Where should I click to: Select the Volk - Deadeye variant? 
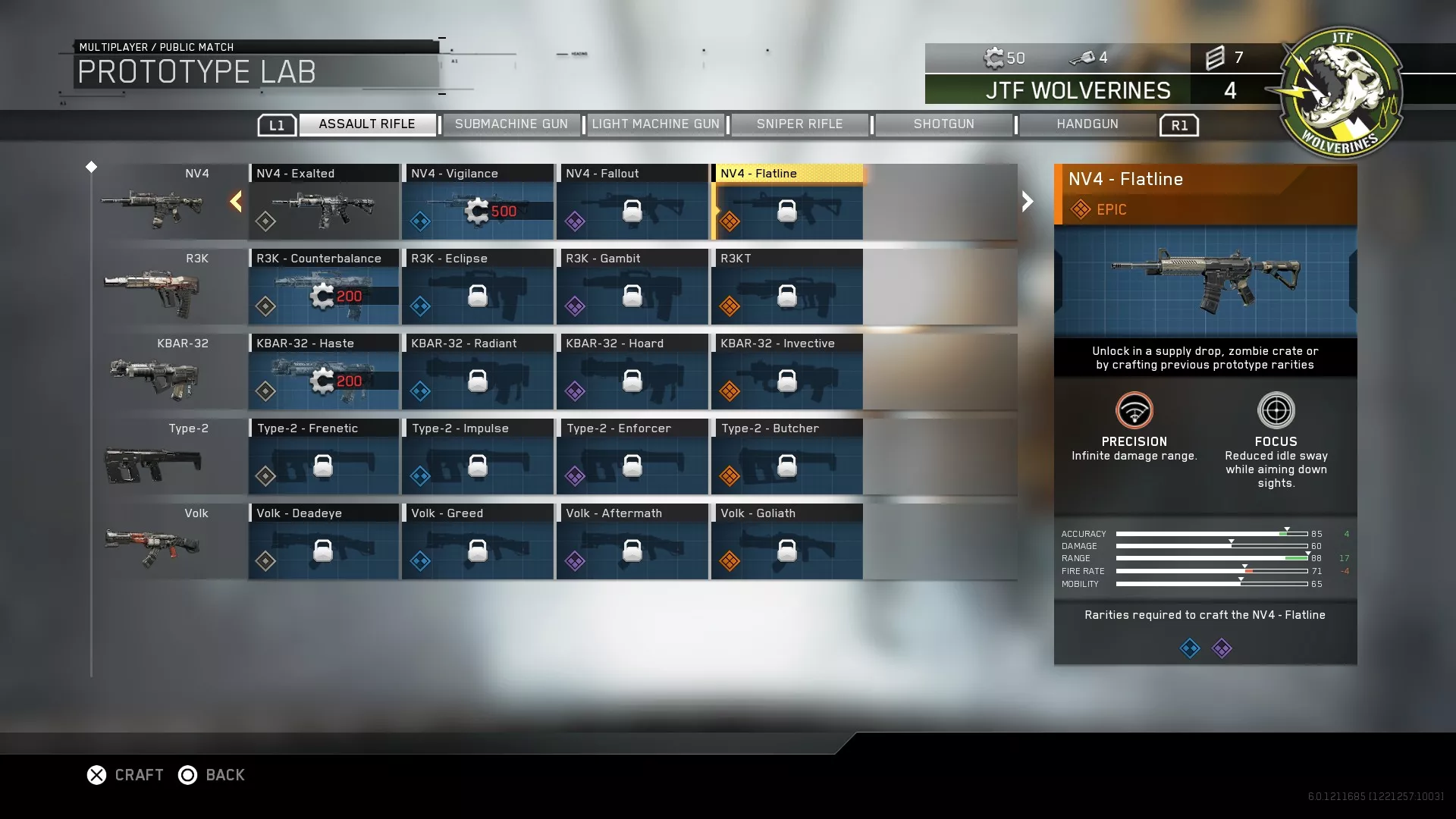324,542
